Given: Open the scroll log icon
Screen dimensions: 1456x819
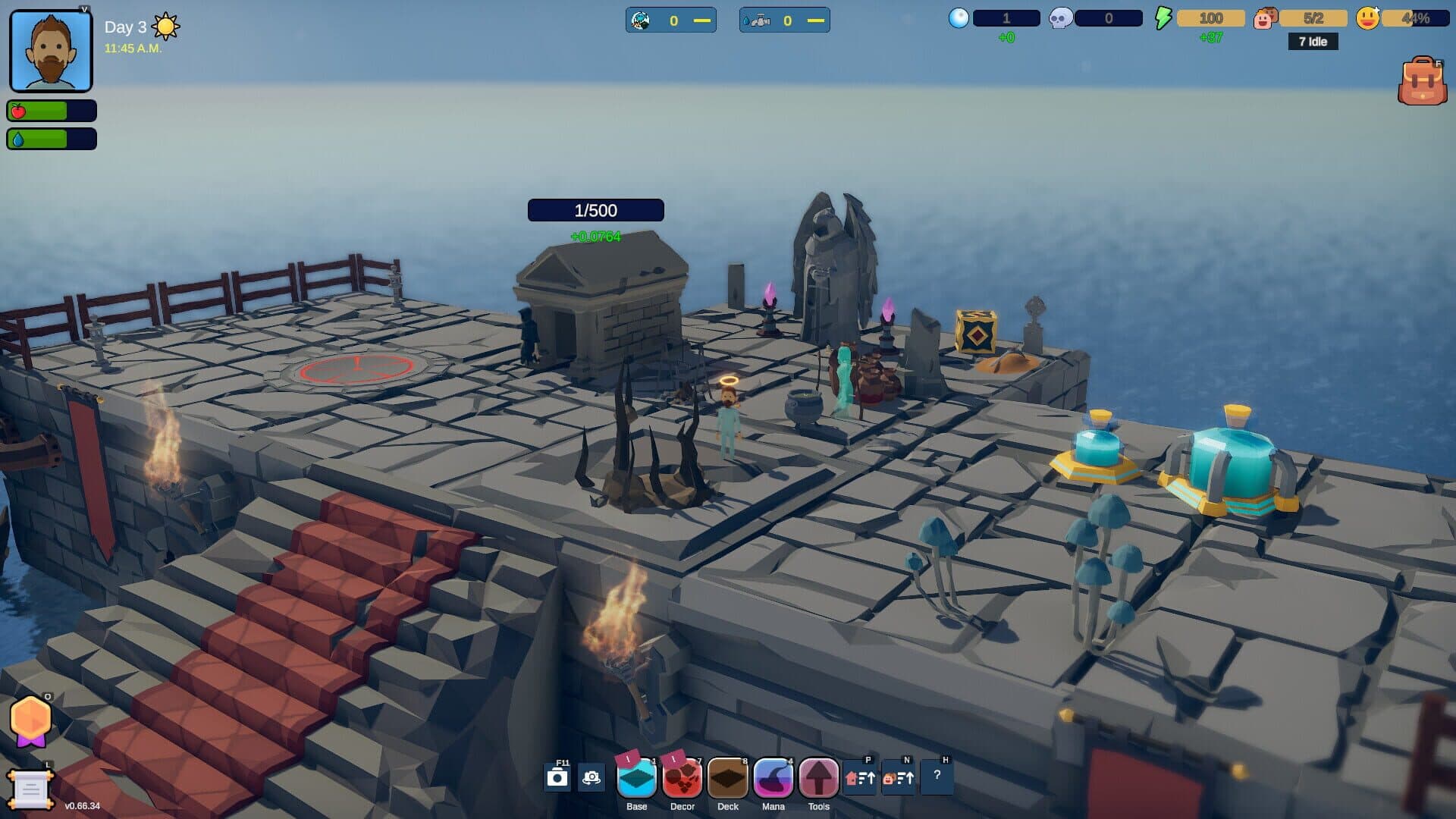Looking at the screenshot, I should click(x=30, y=790).
